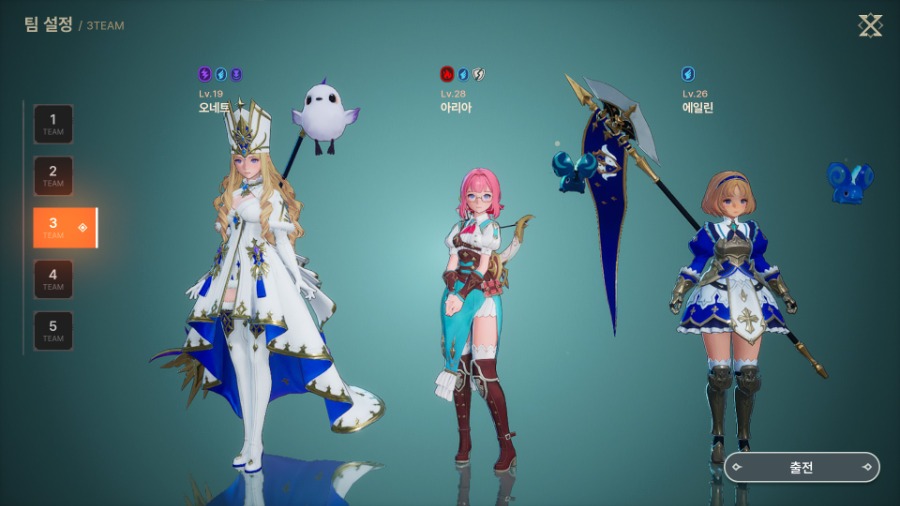900x506 pixels.
Task: Switch to the 2 TEAM slot
Action: (x=53, y=176)
